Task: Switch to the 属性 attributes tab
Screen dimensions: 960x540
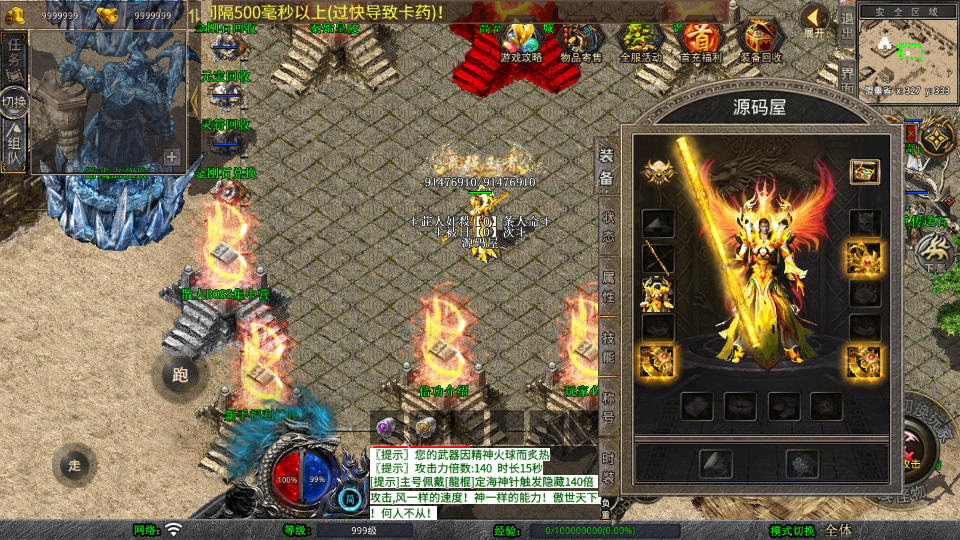Action: (x=607, y=287)
